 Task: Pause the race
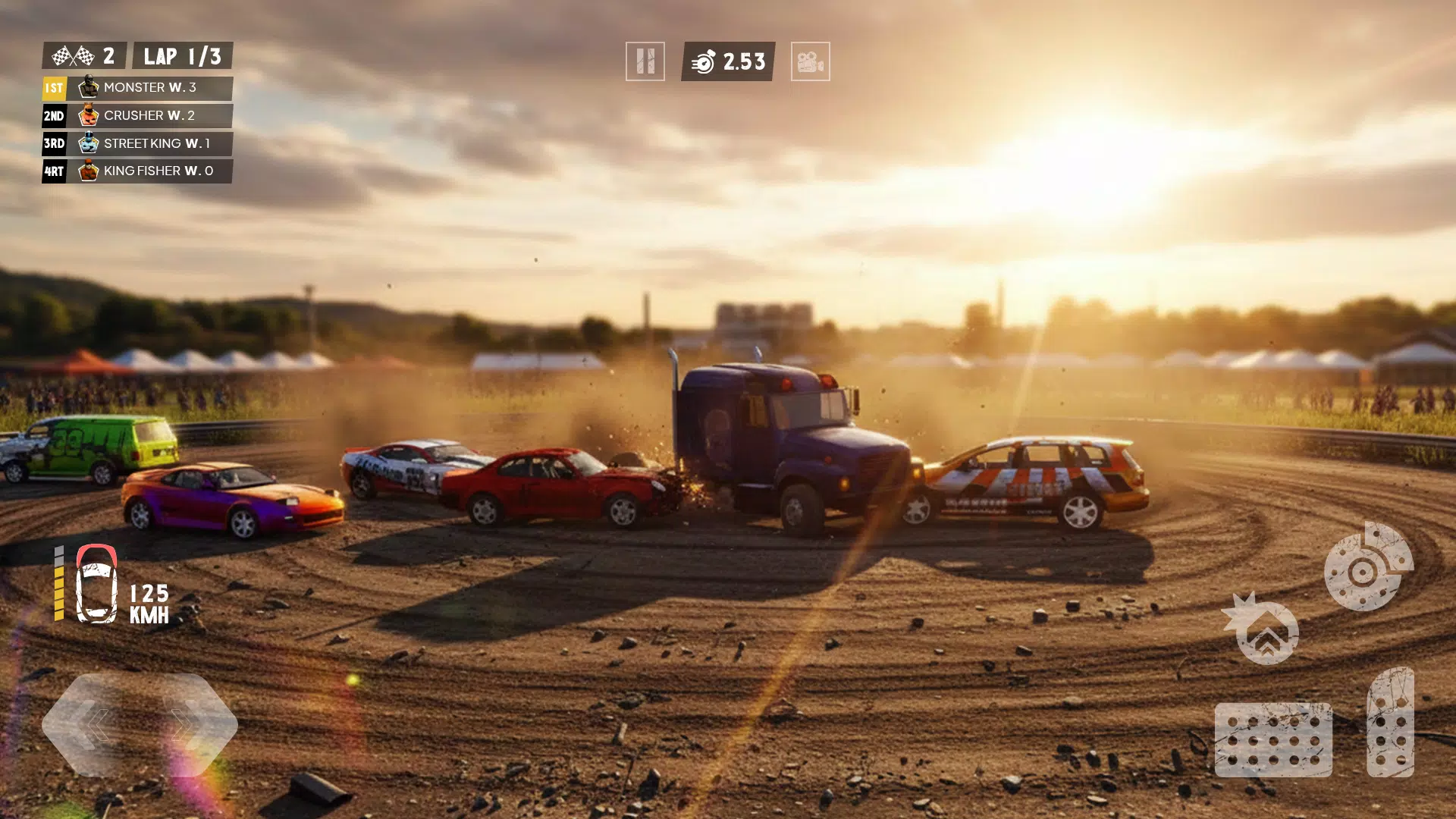645,61
